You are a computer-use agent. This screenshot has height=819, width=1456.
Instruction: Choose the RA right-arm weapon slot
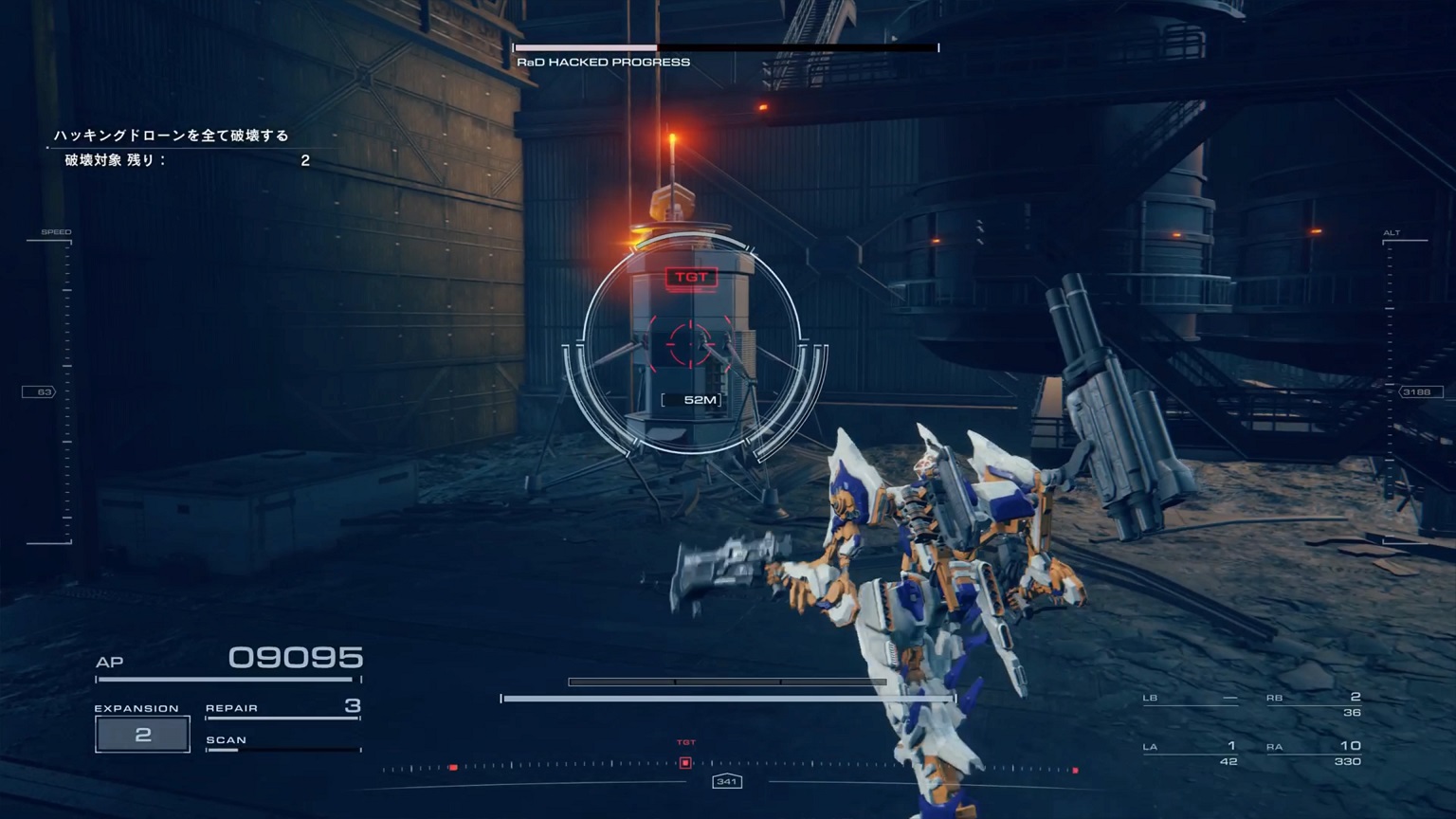coord(1314,753)
